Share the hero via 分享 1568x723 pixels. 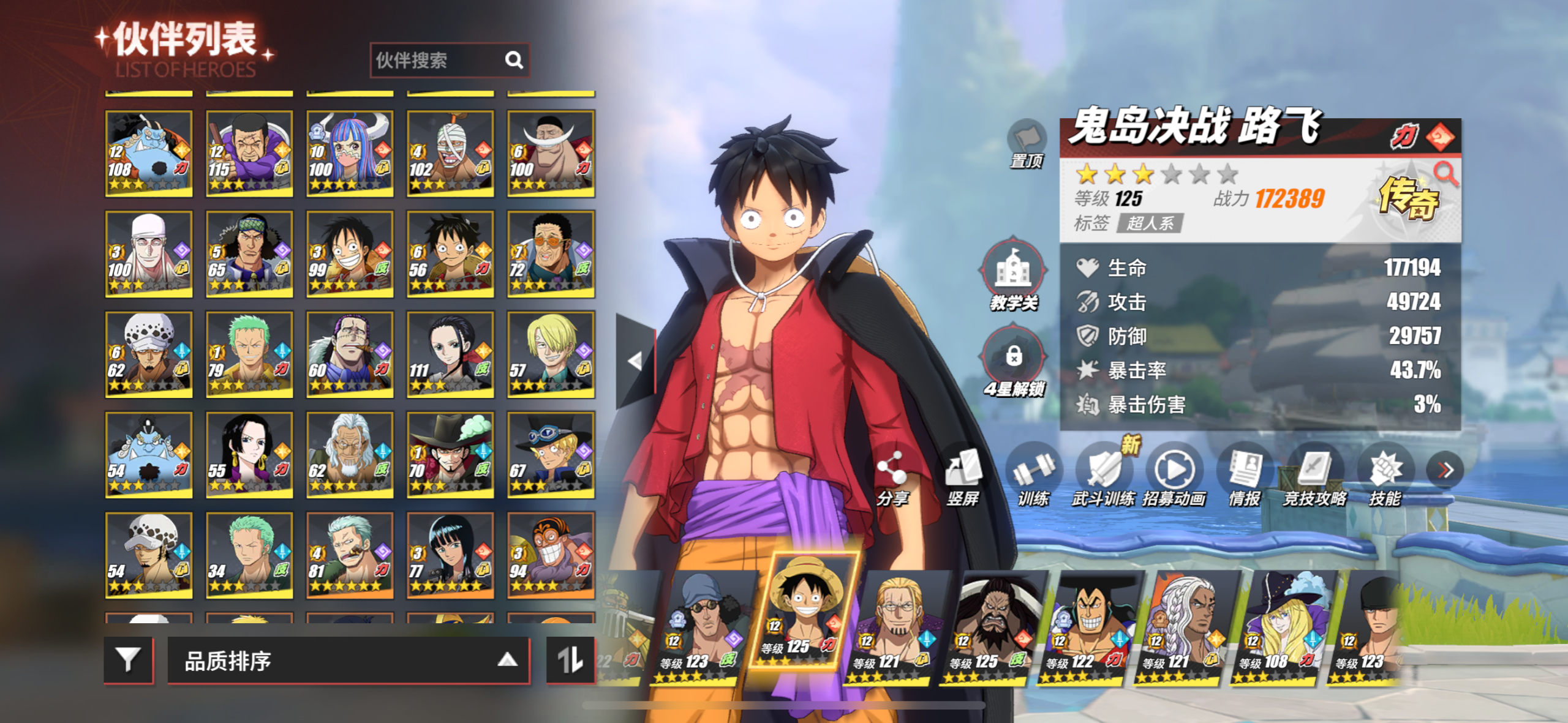[x=892, y=478]
